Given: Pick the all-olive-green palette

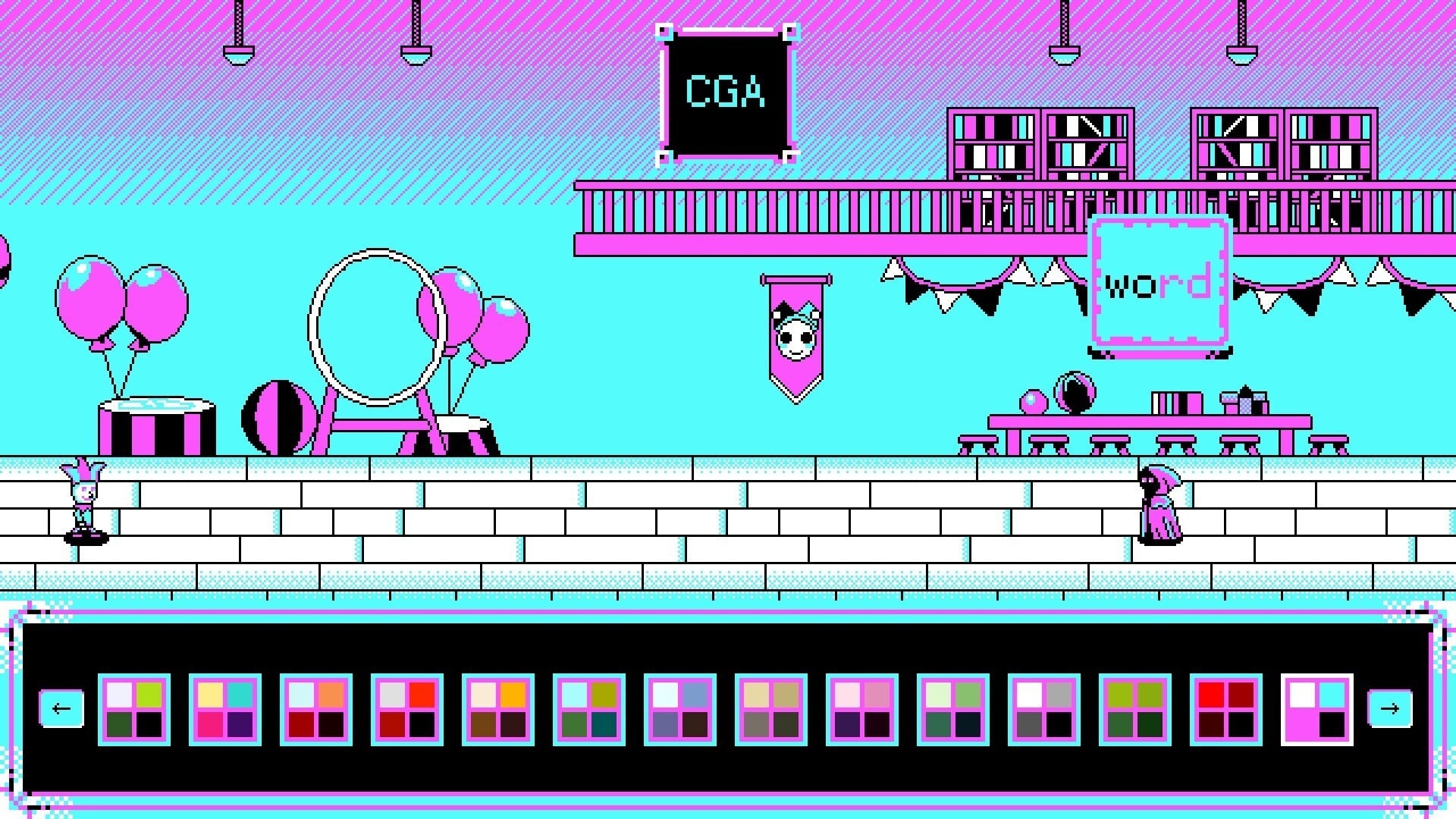Looking at the screenshot, I should coord(1135,710).
